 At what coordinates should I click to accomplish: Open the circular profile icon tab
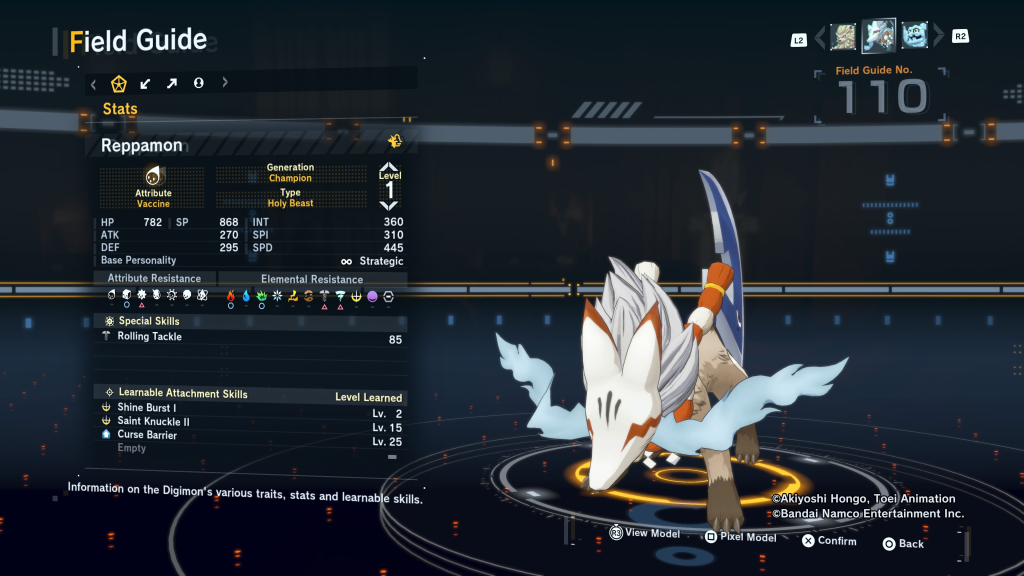tap(199, 83)
